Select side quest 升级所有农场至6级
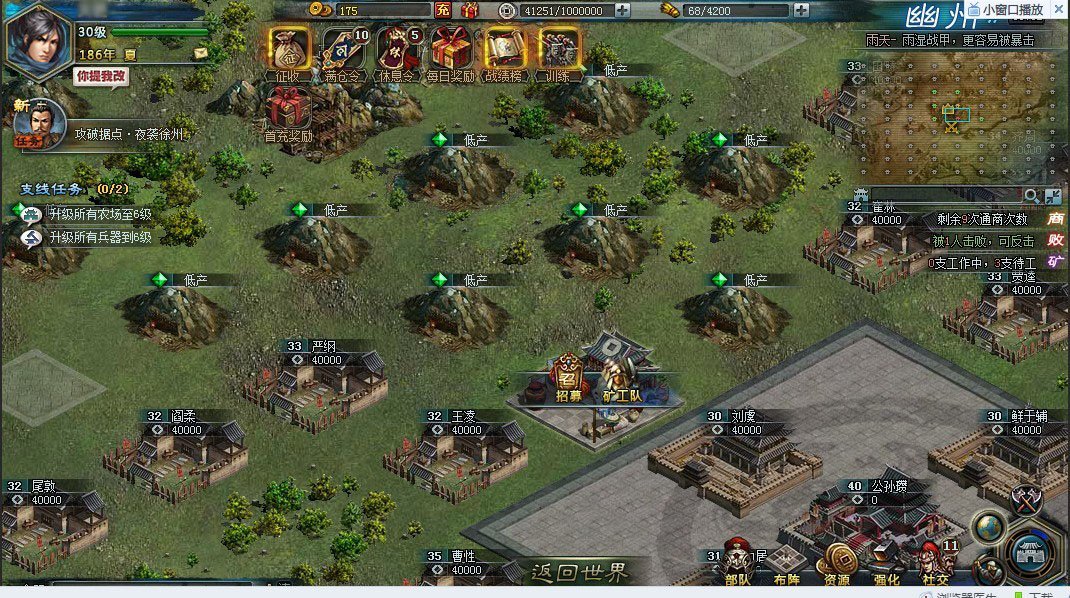The image size is (1070, 598). [99, 214]
